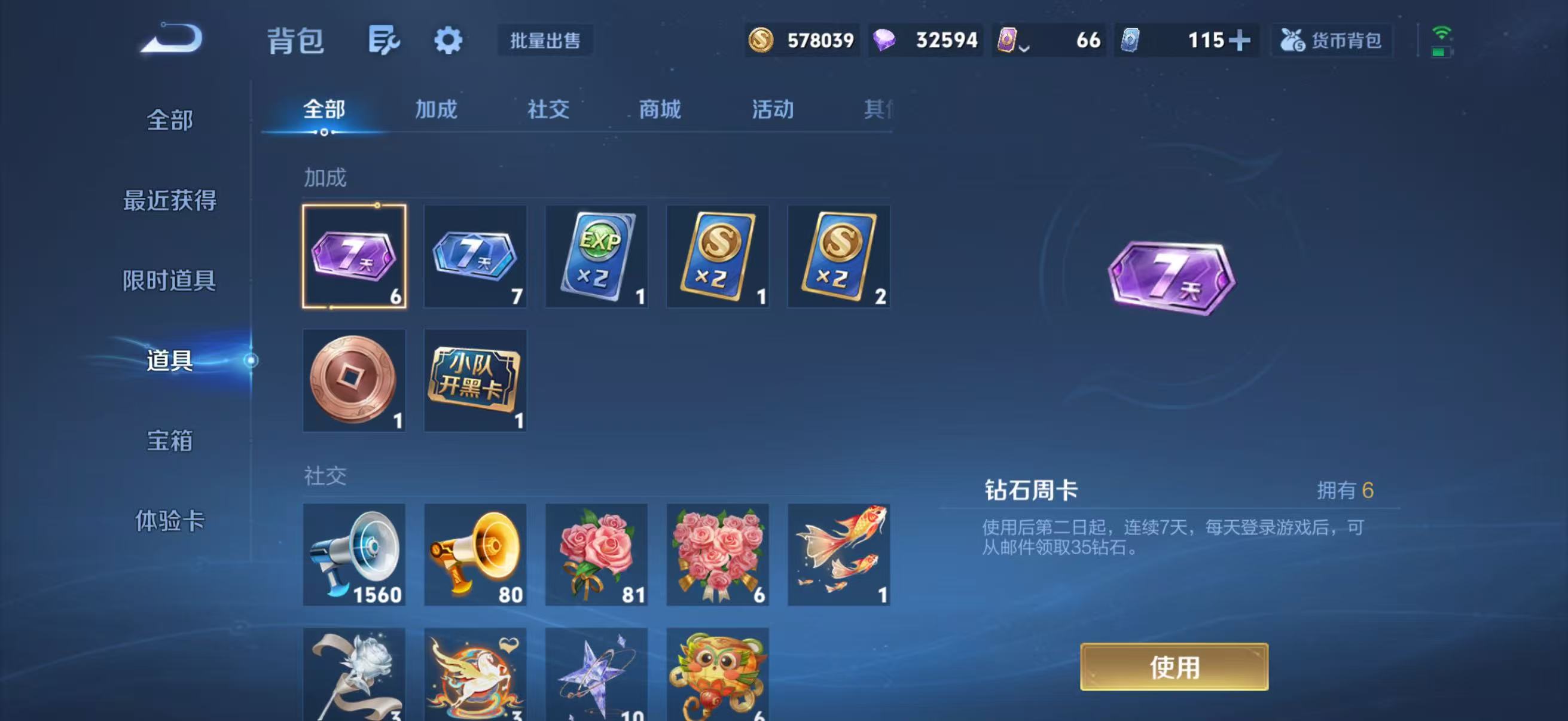Open the settings gear in the top bar
Image resolution: width=1568 pixels, height=721 pixels.
point(448,41)
